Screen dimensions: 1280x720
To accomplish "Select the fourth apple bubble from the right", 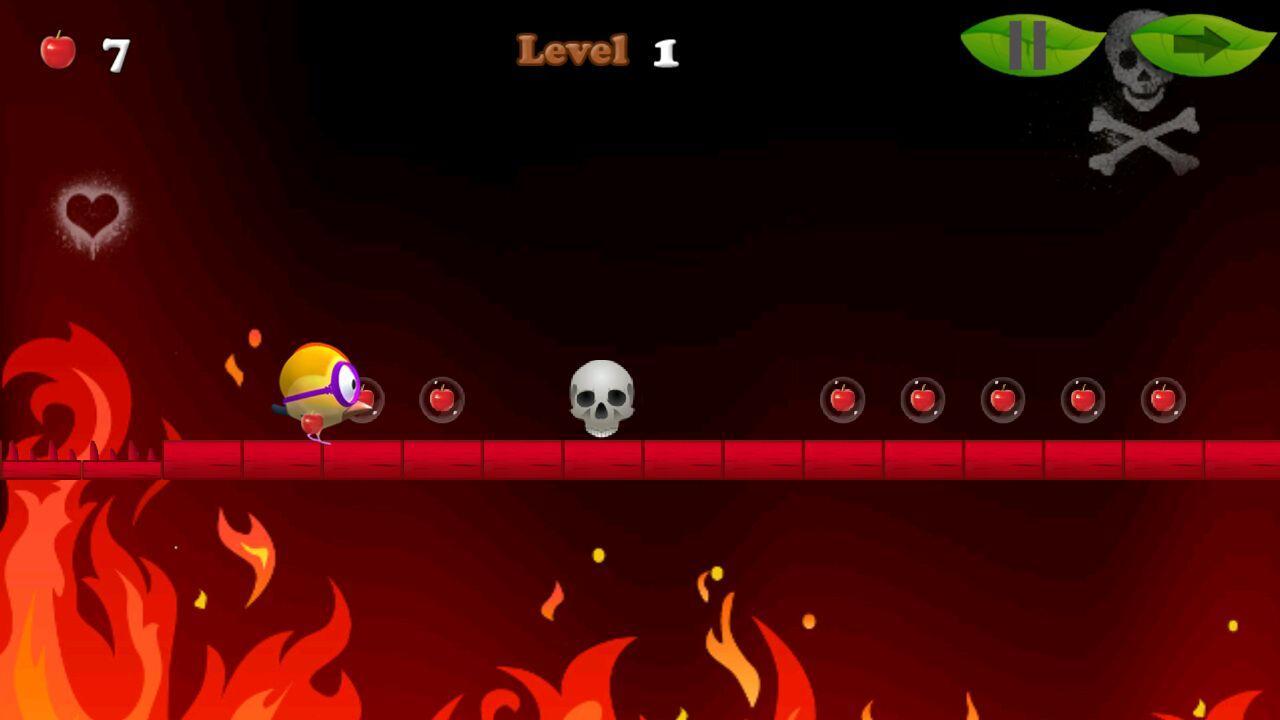I will tap(922, 400).
